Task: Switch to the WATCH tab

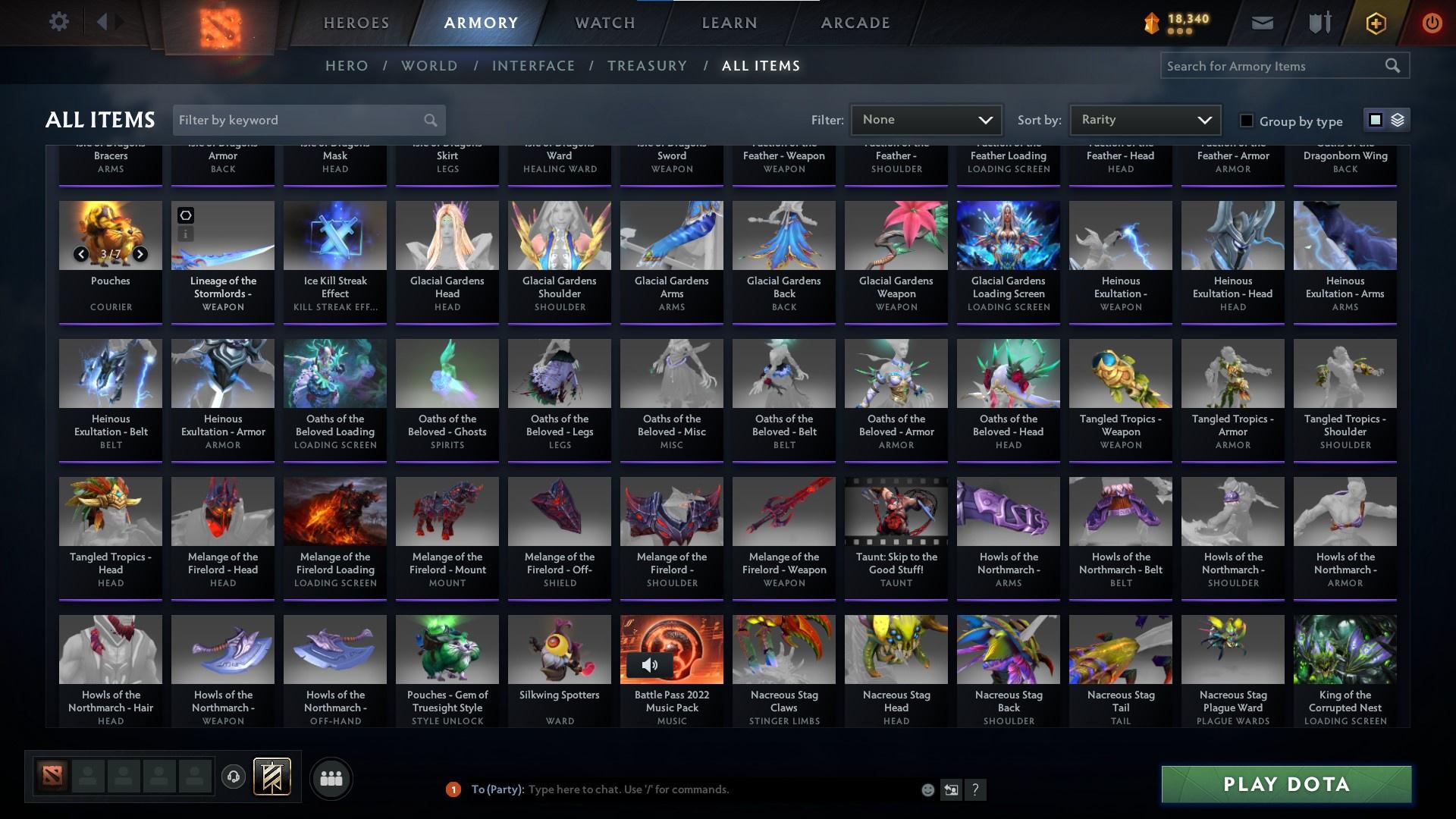Action: pos(604,23)
